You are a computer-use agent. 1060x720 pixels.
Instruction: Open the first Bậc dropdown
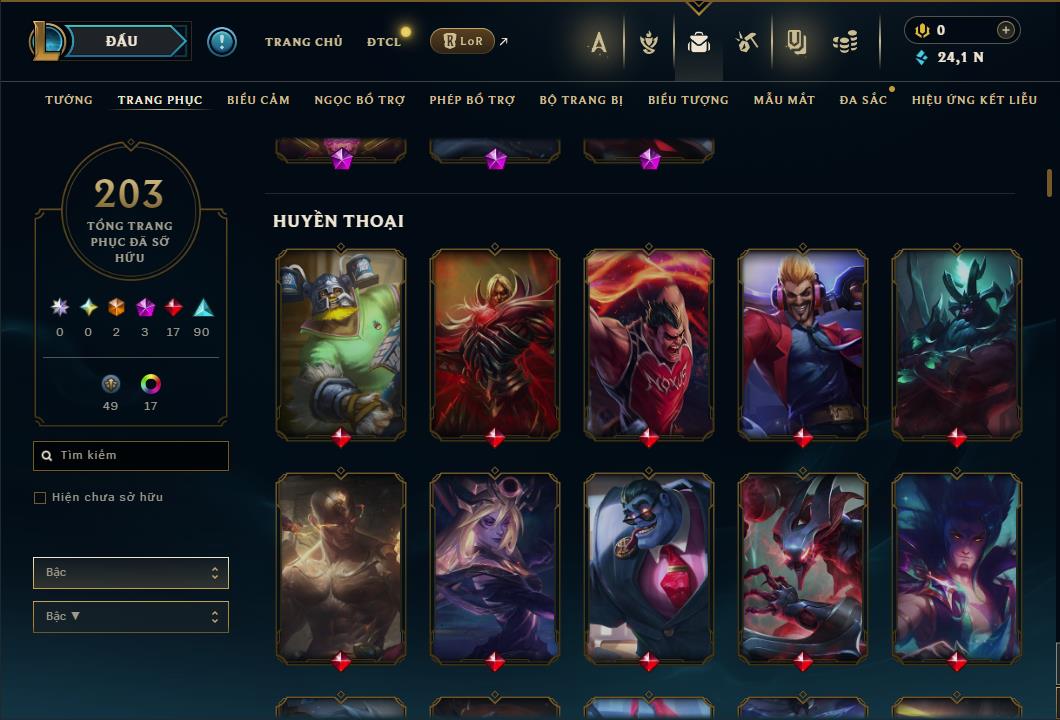(x=131, y=573)
